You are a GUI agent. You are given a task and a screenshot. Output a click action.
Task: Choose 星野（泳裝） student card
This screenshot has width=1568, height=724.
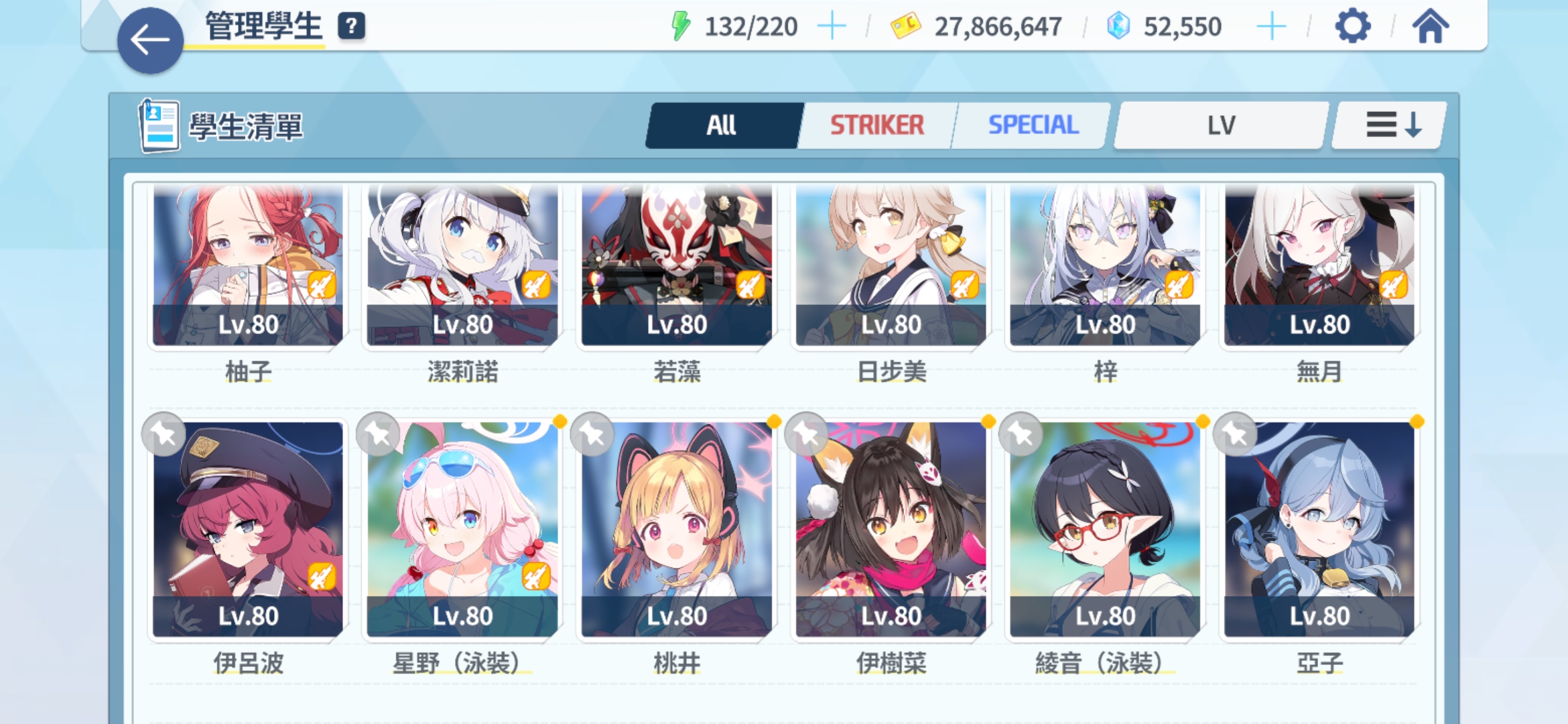462,530
